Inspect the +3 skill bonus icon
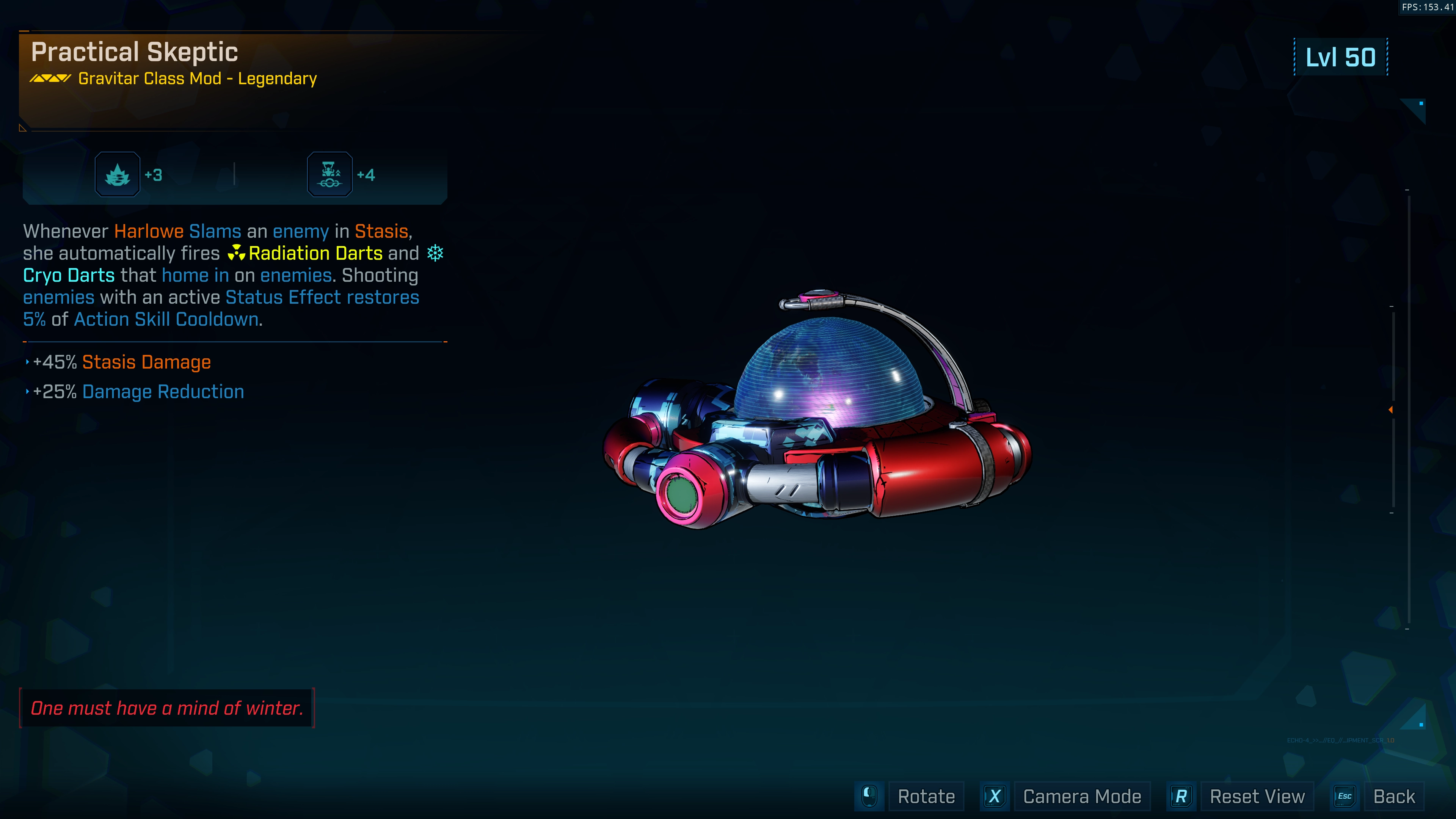1456x819 pixels. 118,175
